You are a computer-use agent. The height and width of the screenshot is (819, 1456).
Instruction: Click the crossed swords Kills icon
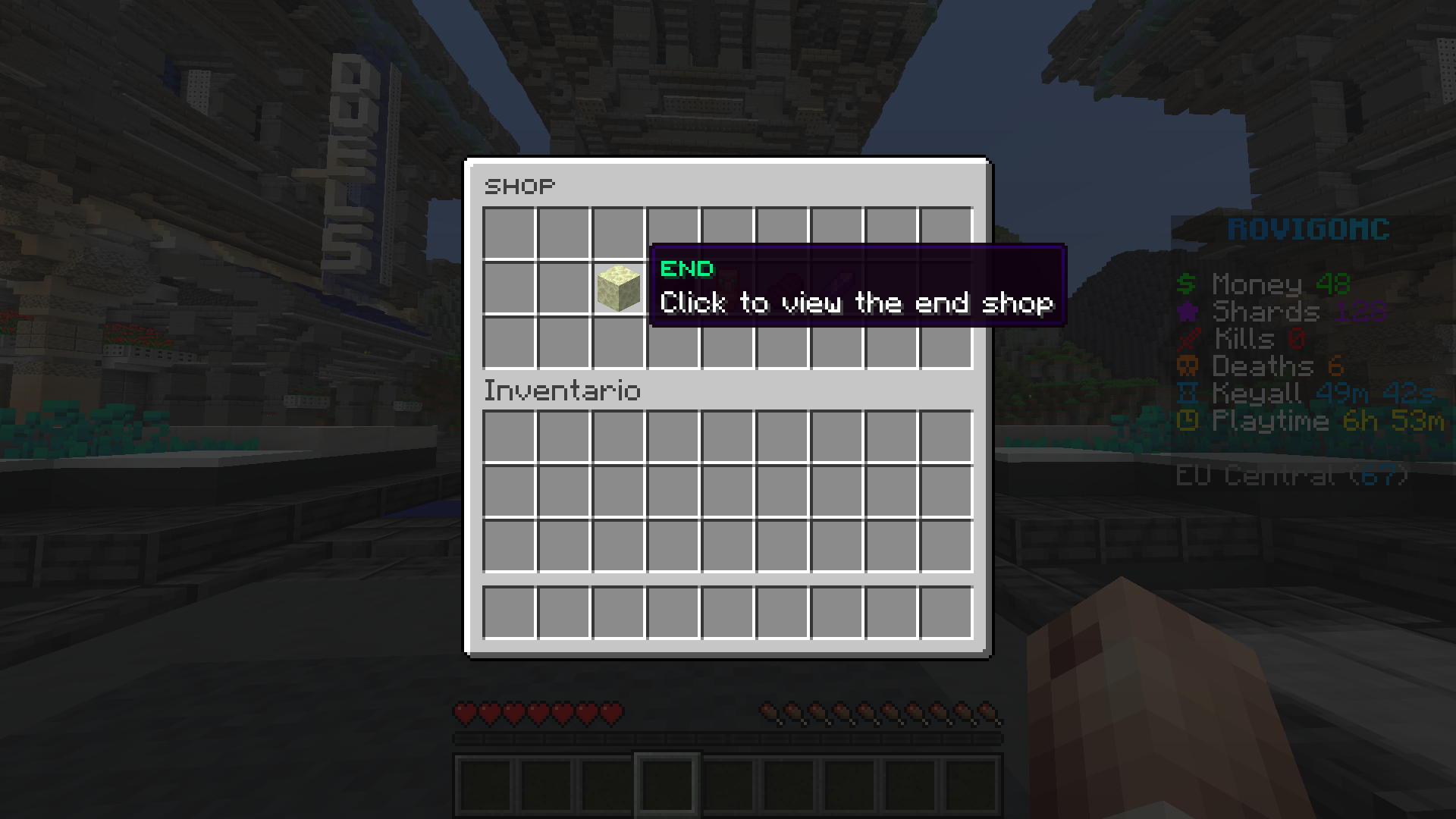[x=1188, y=339]
